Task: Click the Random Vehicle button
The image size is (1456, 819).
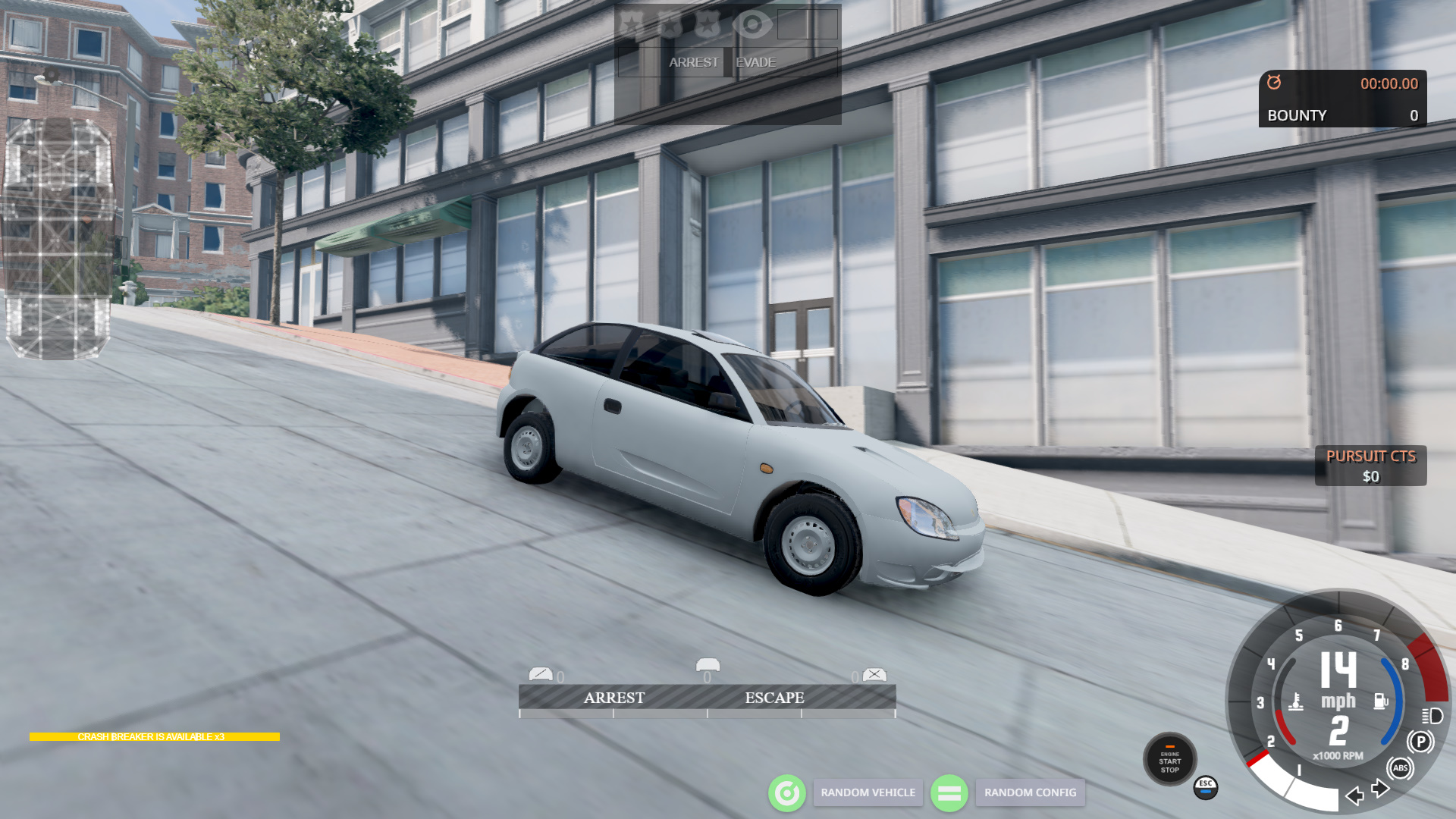Action: click(868, 792)
